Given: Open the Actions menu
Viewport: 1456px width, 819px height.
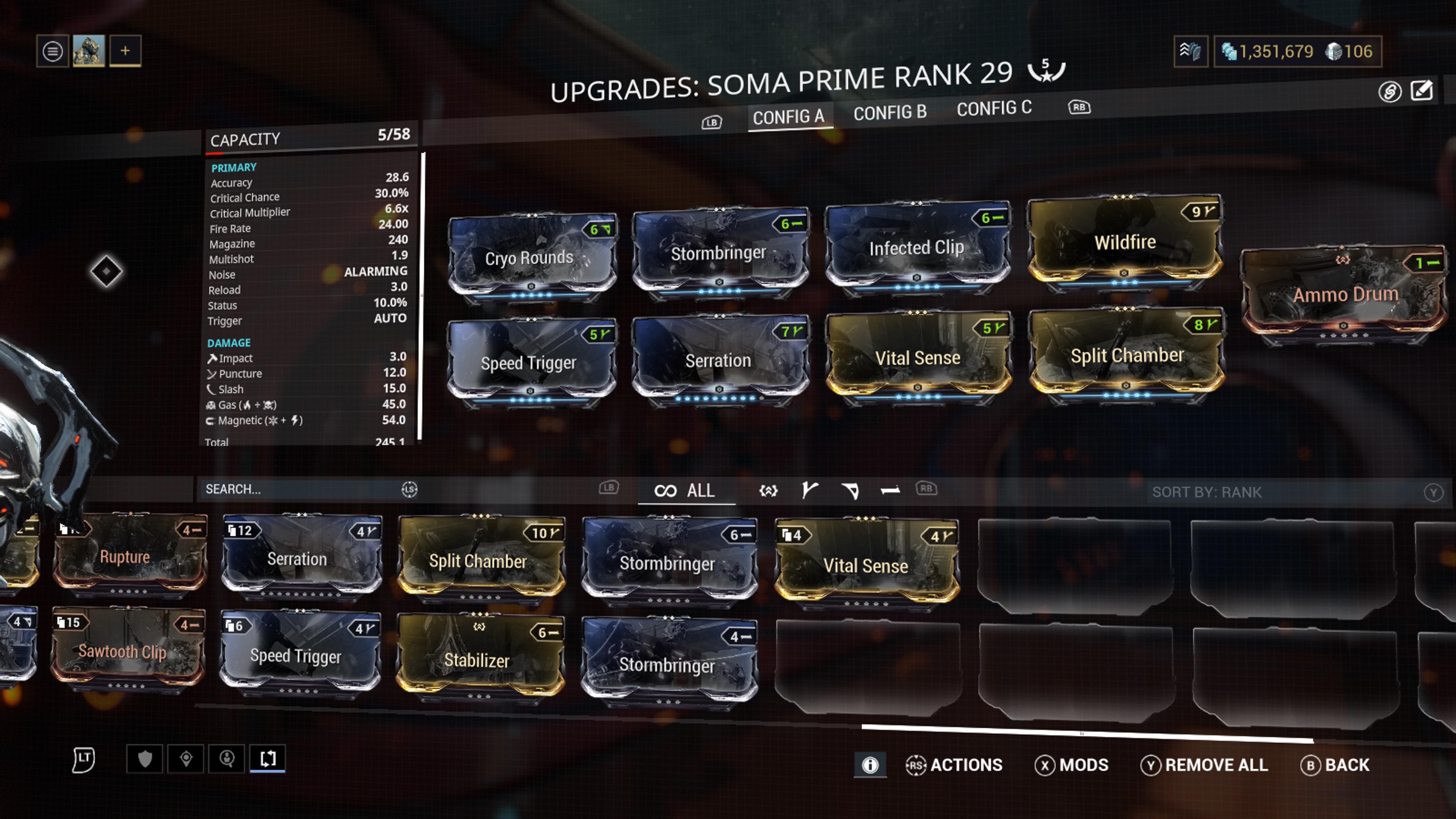Looking at the screenshot, I should pos(954,765).
